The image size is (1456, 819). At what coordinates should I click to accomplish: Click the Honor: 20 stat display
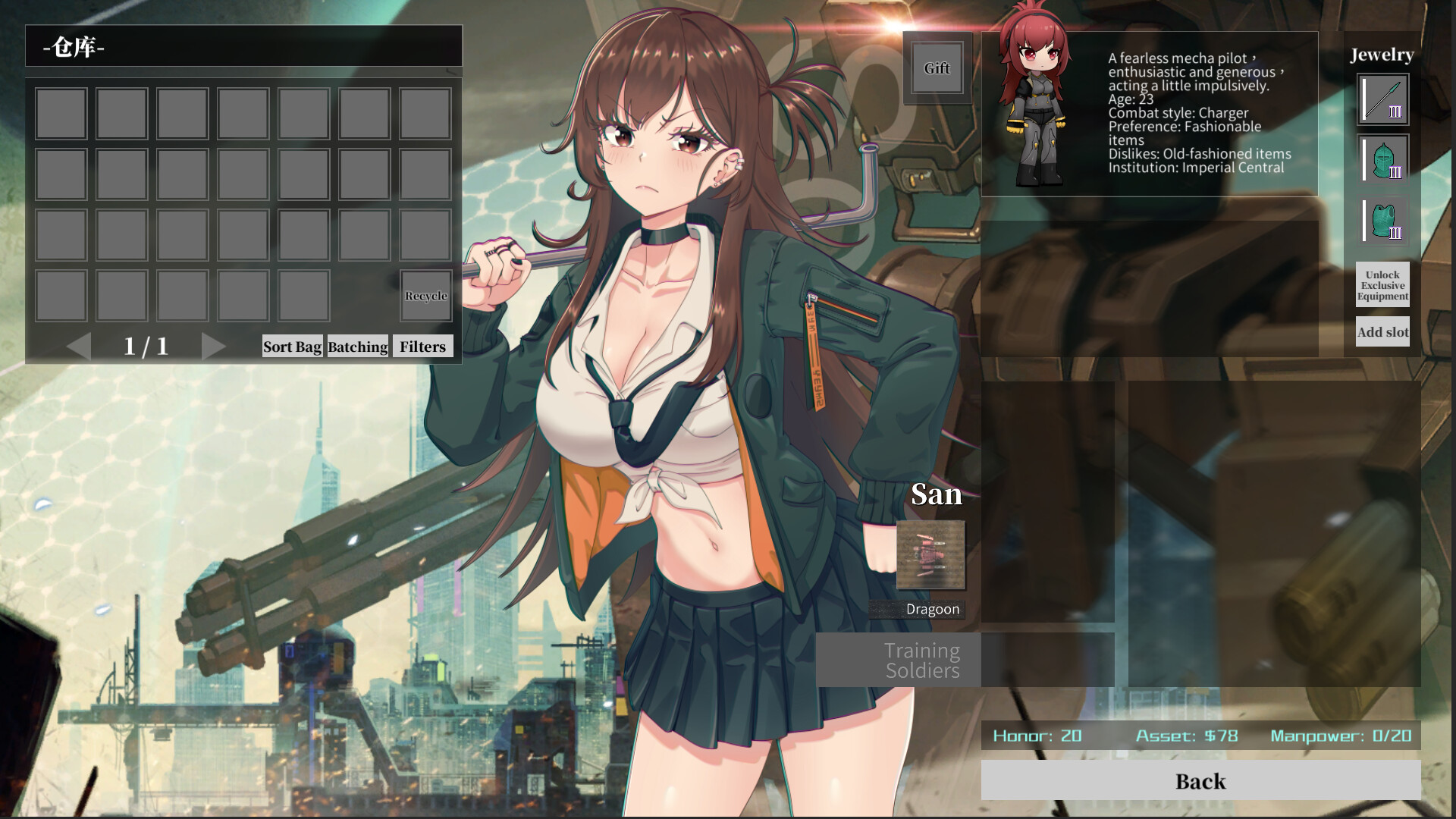tap(1036, 736)
